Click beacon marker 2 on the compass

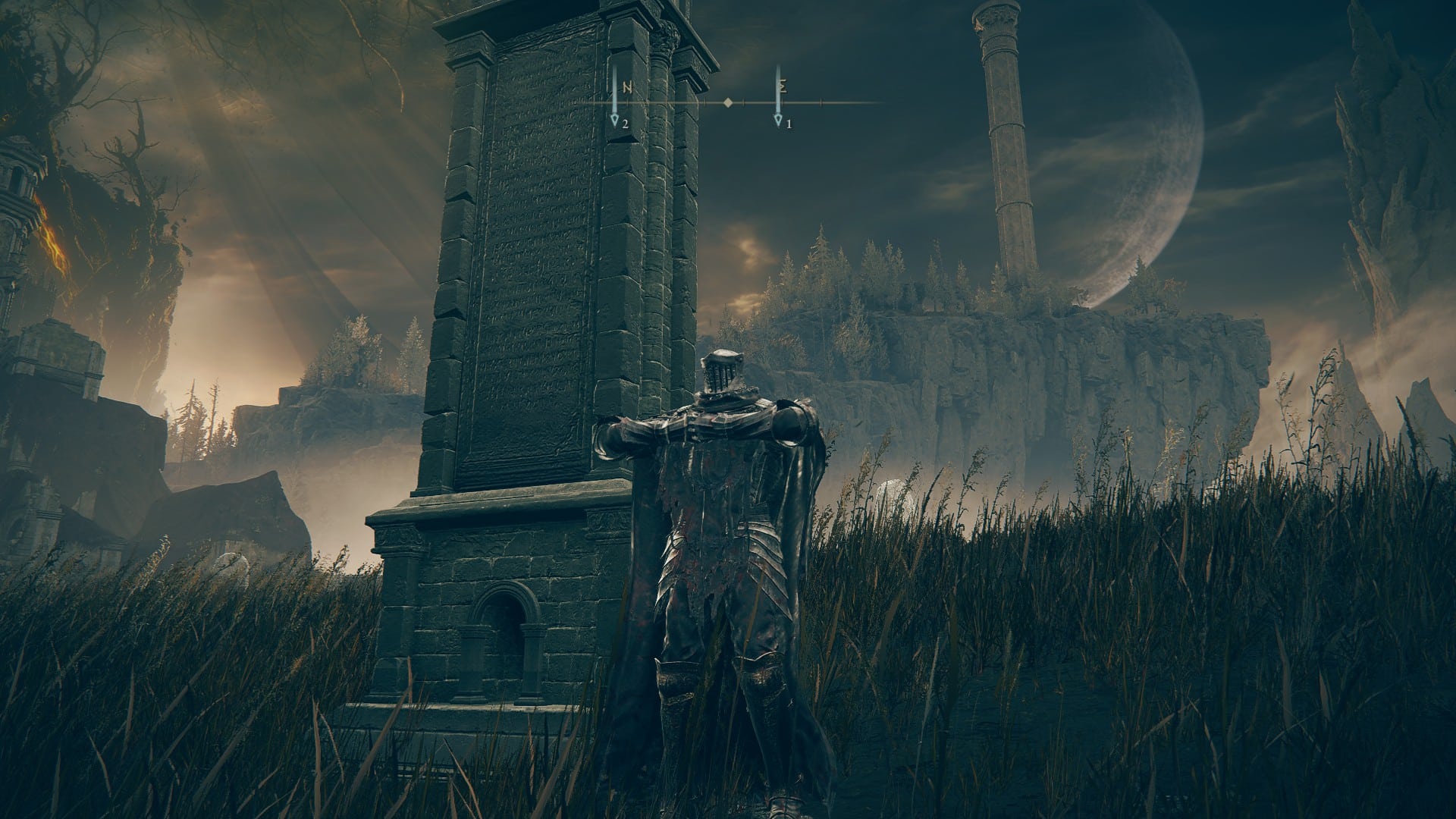(616, 120)
